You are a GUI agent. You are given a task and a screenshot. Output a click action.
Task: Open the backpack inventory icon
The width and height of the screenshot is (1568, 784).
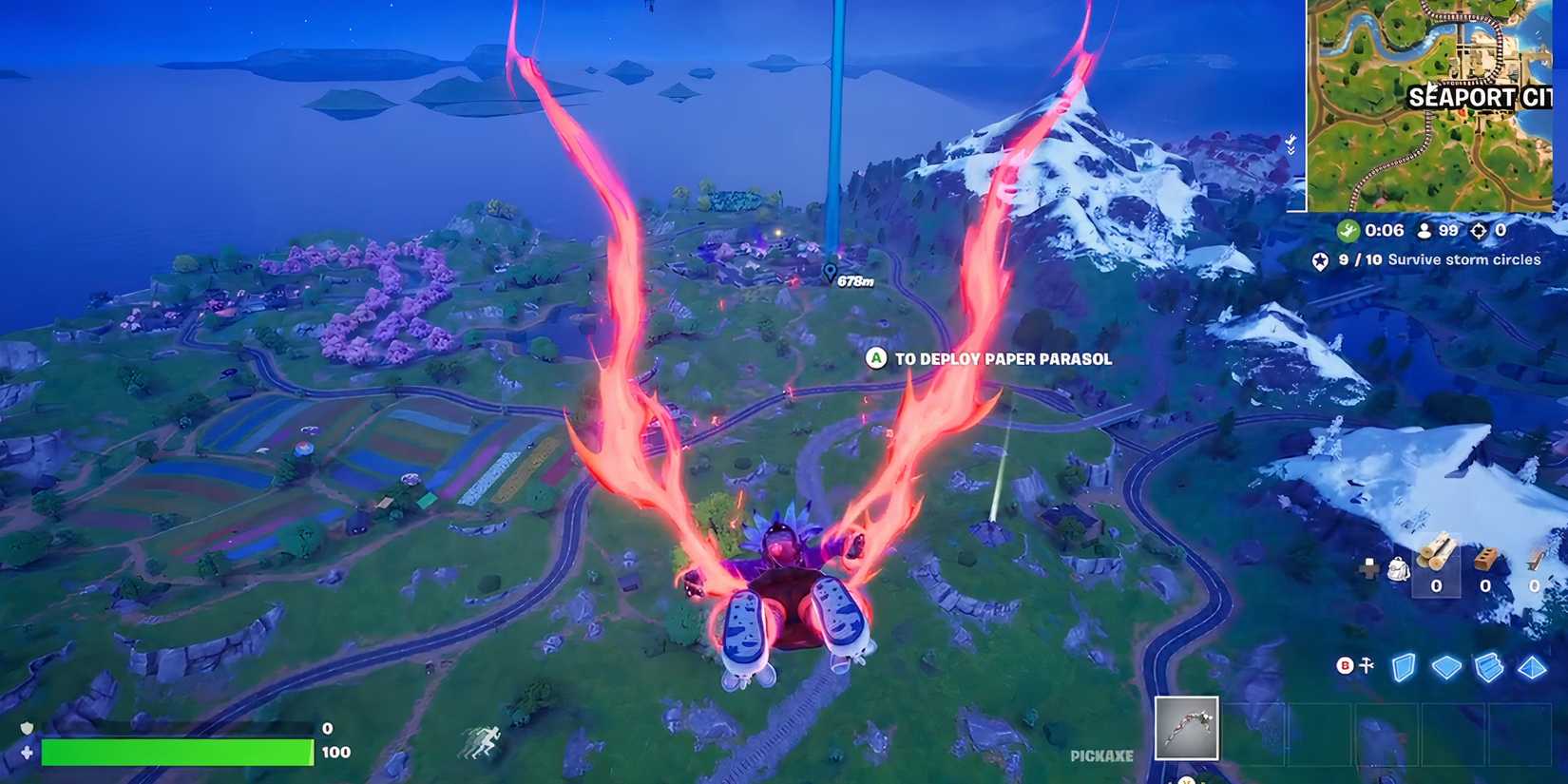[x=1398, y=568]
